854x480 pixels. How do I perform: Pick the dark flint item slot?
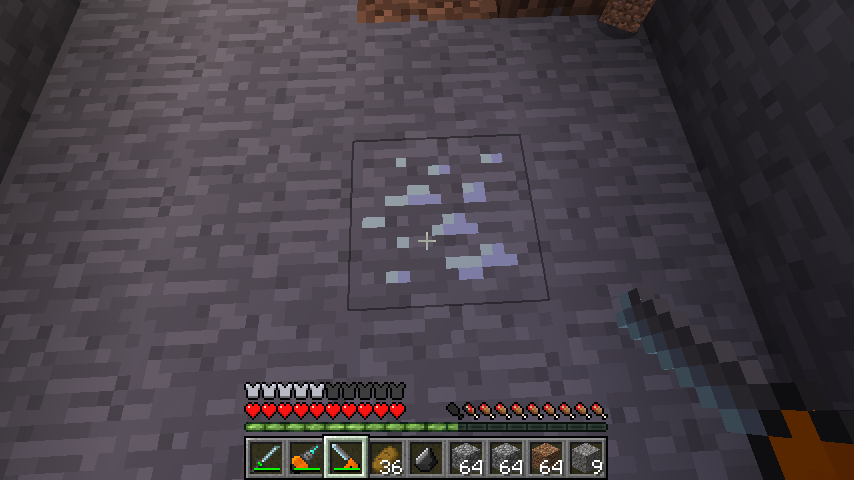click(426, 458)
